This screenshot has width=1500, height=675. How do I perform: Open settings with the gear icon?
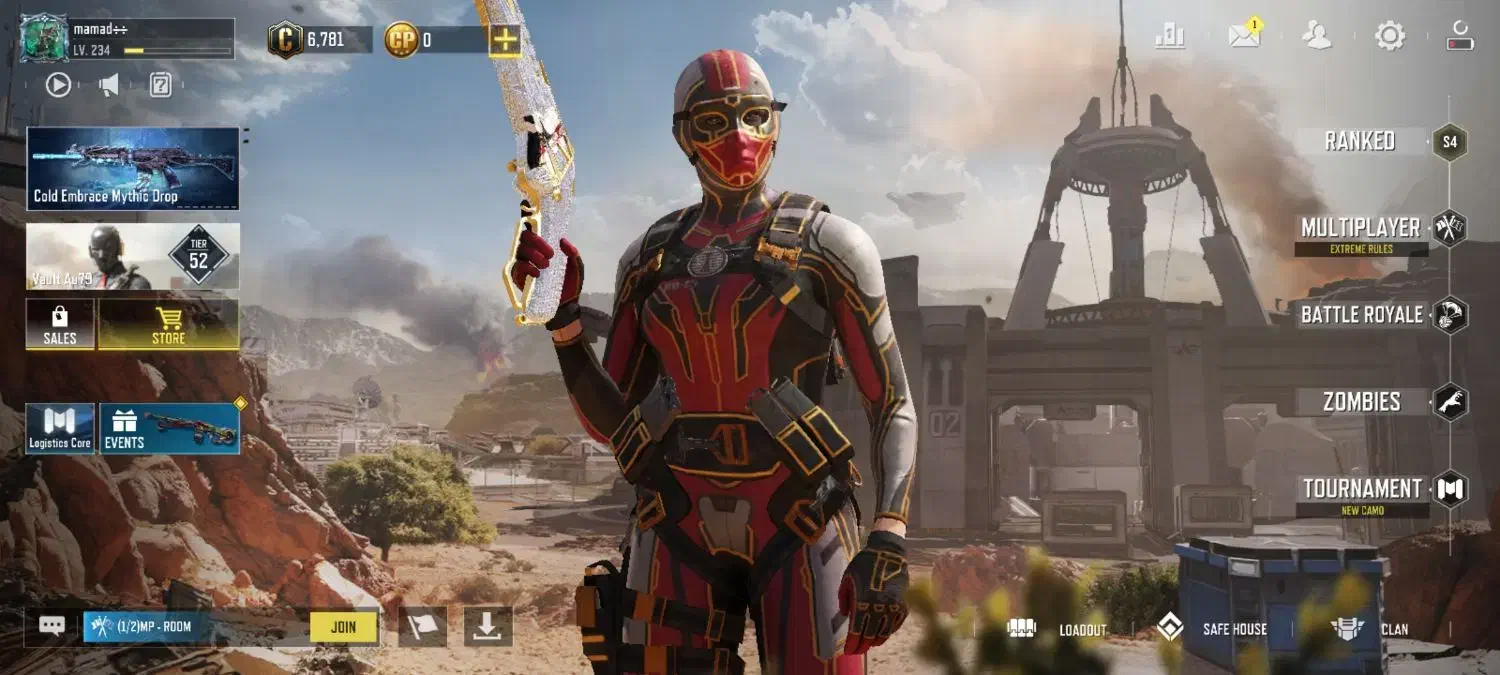(1390, 37)
